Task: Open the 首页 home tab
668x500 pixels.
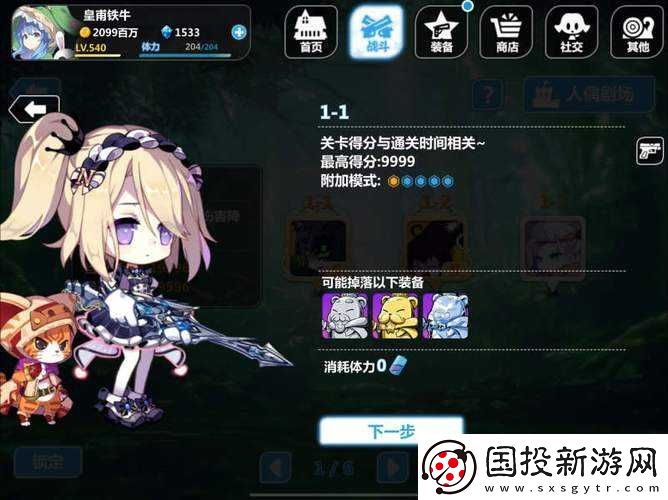Action: click(x=311, y=31)
